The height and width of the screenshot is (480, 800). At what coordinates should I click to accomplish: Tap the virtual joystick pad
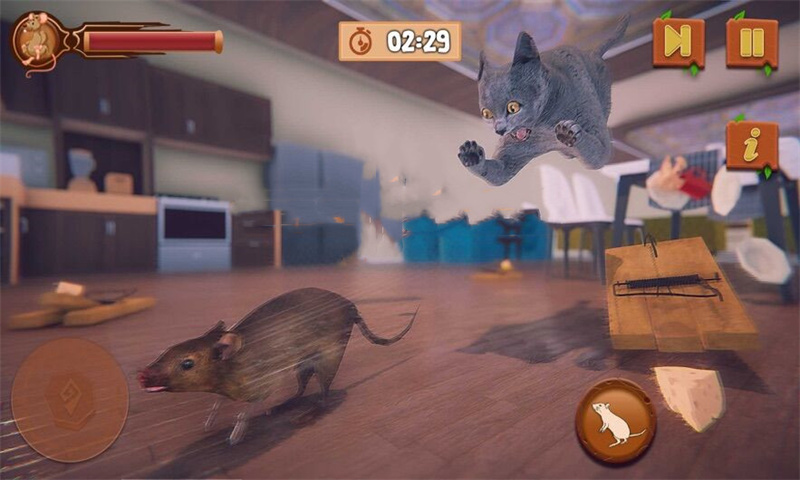point(70,399)
